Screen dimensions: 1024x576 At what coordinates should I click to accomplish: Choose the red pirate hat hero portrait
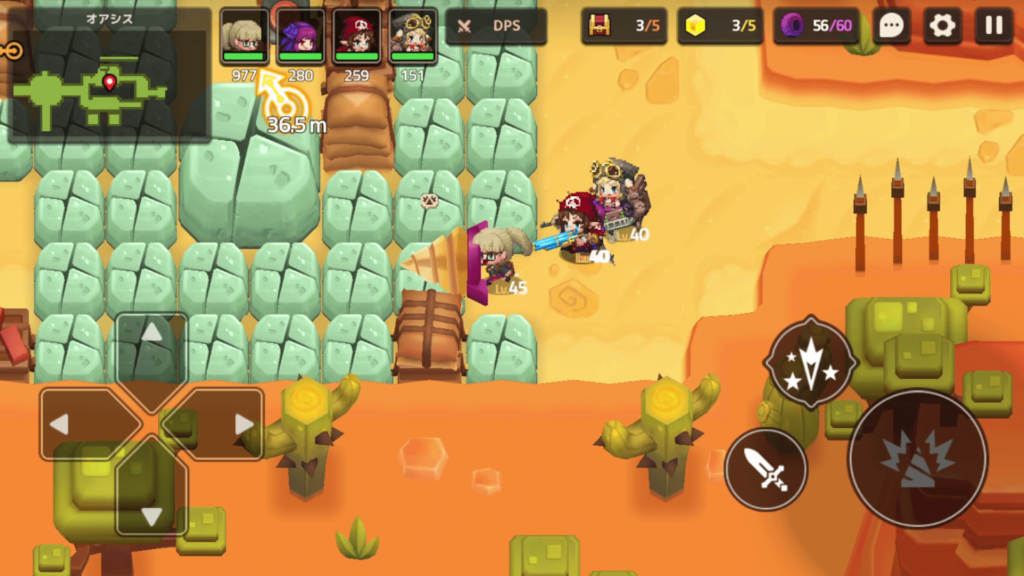tap(357, 35)
